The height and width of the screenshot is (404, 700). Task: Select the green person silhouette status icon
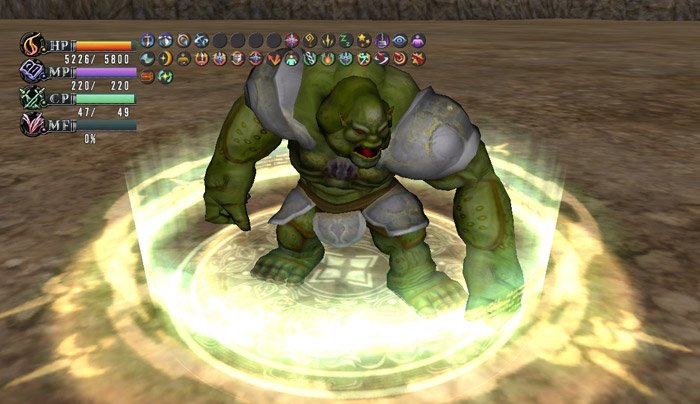tap(291, 59)
